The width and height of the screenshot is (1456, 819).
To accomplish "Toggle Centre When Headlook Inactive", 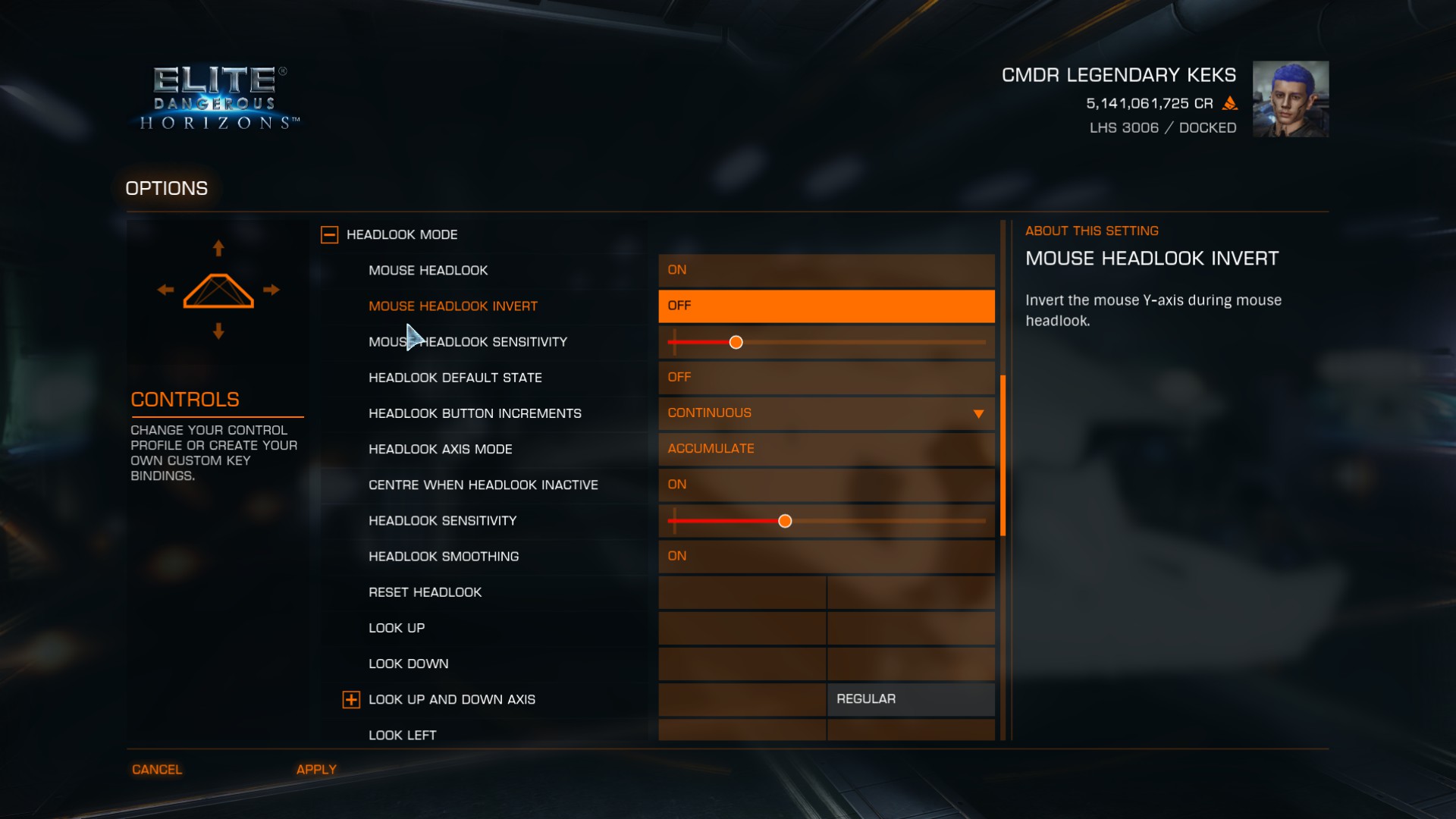I will click(x=826, y=485).
